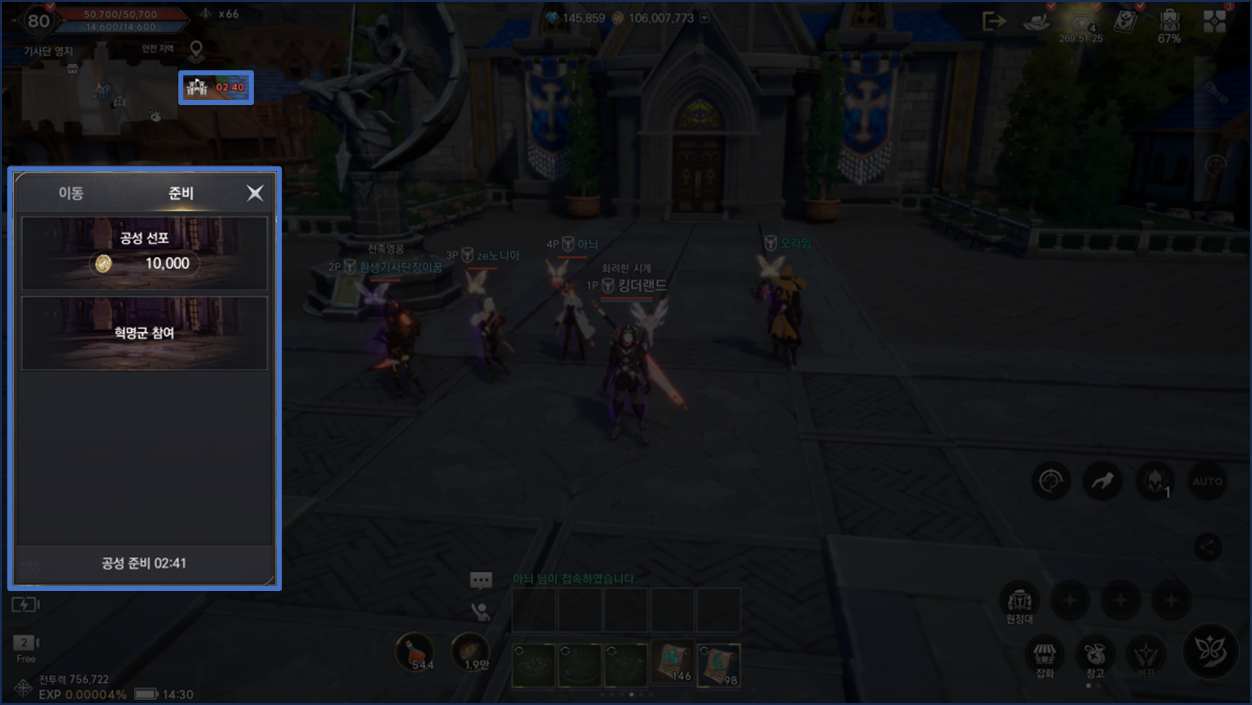Open the 잡화 general shop
1252x705 pixels.
pyautogui.click(x=1045, y=657)
